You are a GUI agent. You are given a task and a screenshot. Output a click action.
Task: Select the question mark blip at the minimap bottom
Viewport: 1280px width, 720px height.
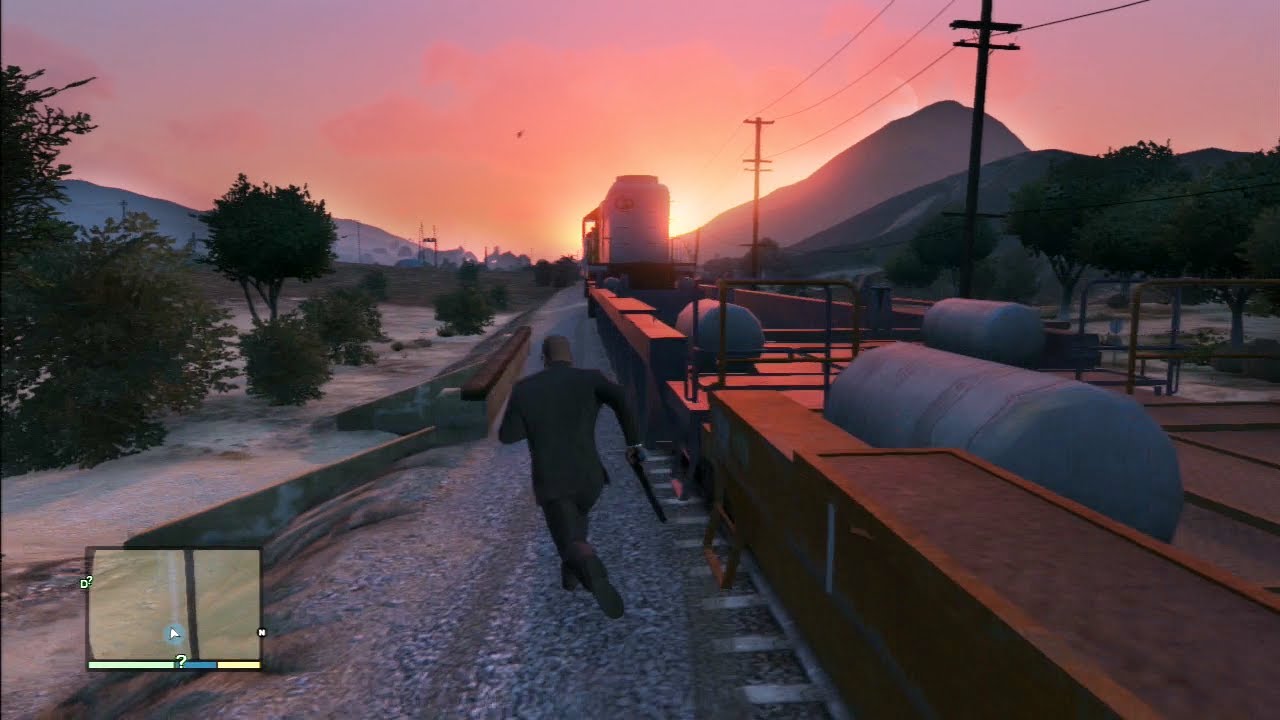(x=181, y=660)
